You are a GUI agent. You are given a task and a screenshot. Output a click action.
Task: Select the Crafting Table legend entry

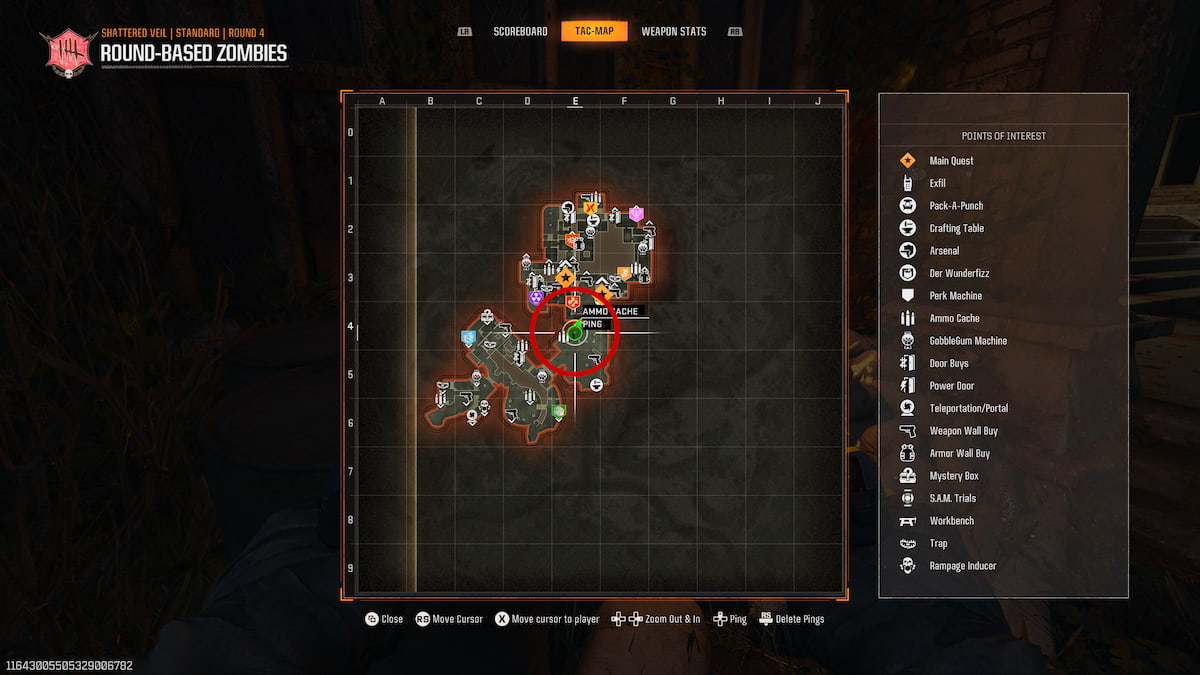coord(956,228)
